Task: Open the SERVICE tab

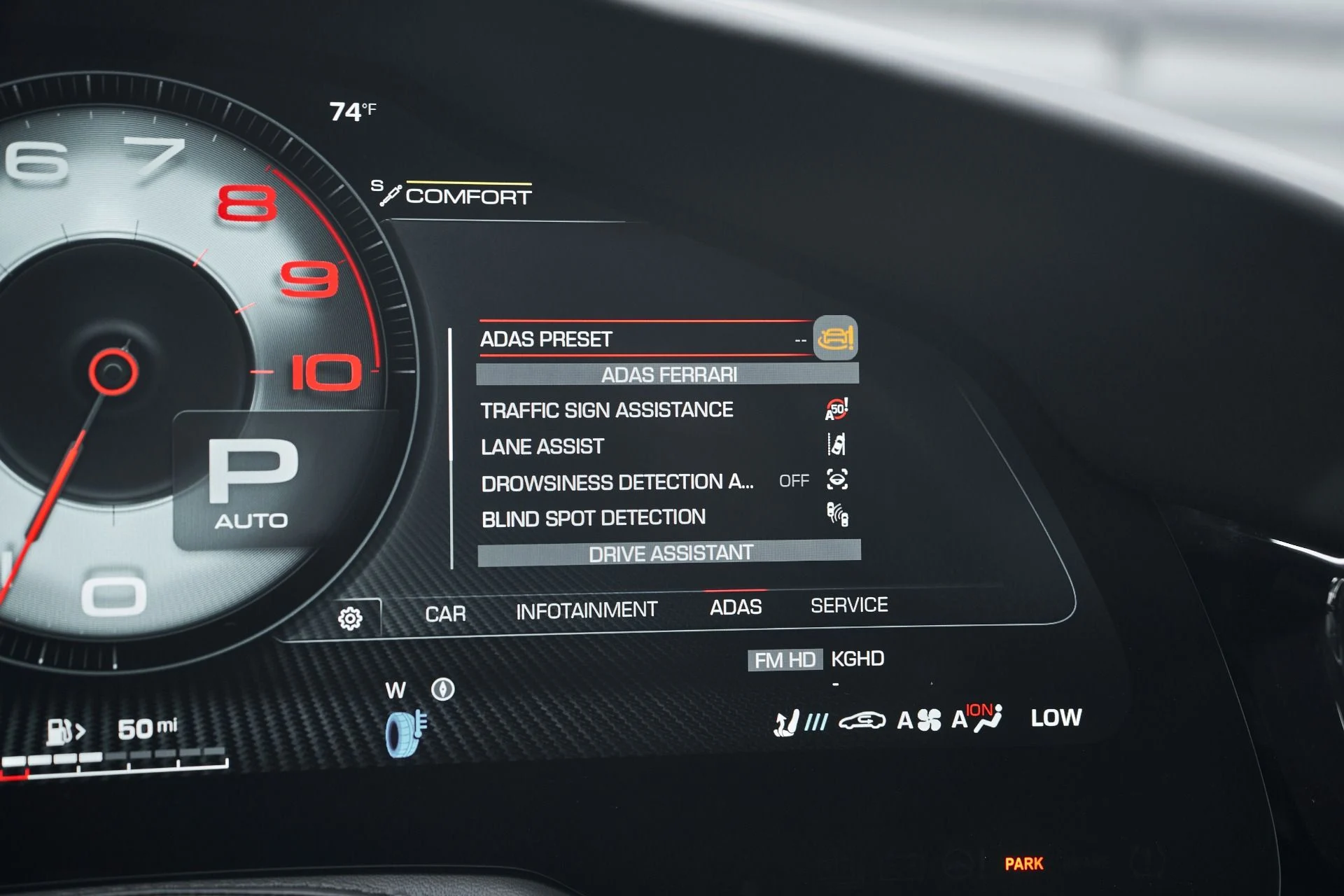Action: click(x=849, y=605)
